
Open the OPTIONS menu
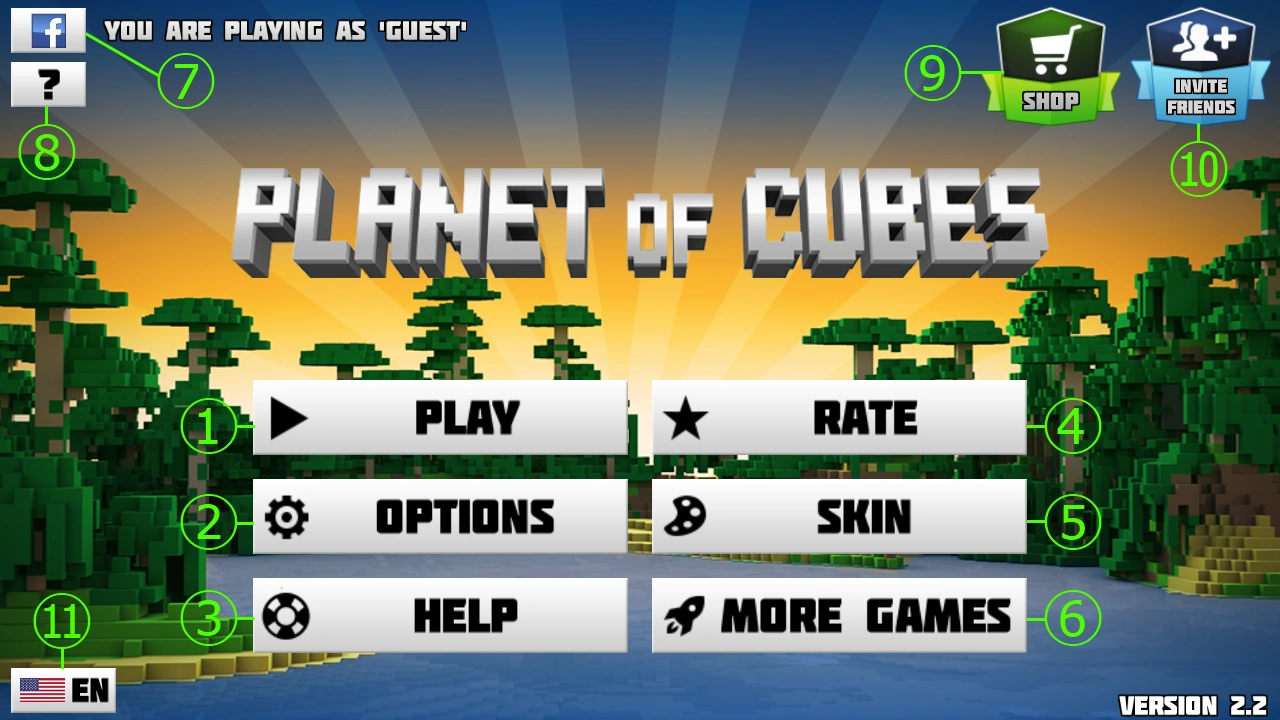(440, 516)
